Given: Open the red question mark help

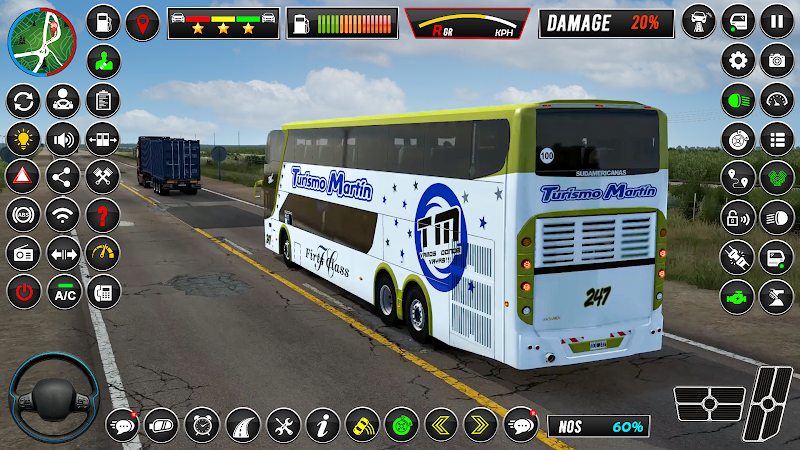Looking at the screenshot, I should pyautogui.click(x=102, y=214).
